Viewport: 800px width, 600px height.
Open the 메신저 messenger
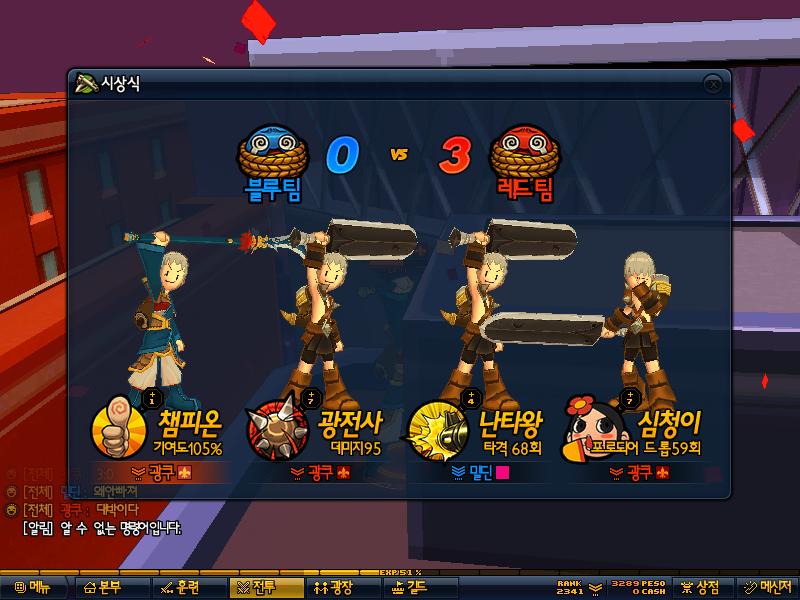(767, 588)
